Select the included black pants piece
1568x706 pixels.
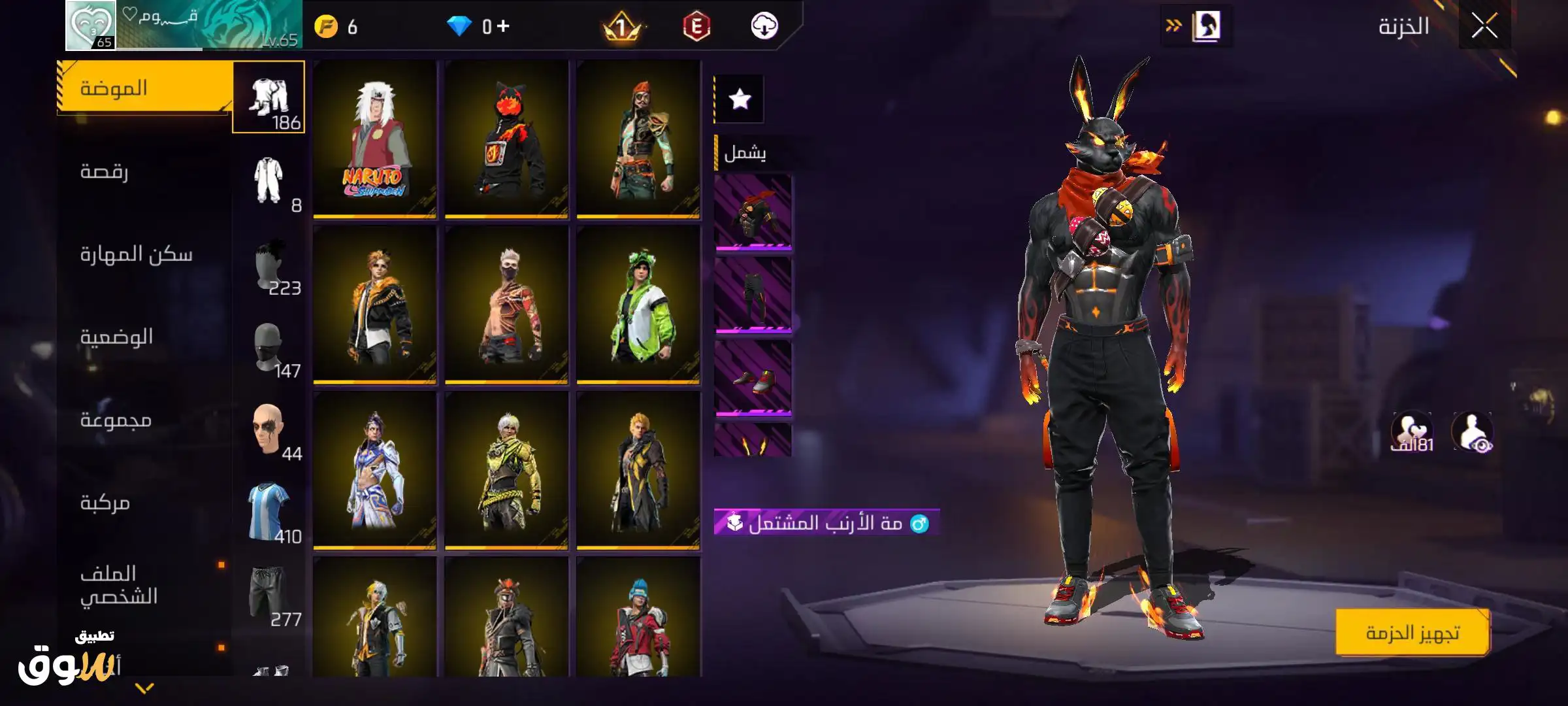coord(753,295)
